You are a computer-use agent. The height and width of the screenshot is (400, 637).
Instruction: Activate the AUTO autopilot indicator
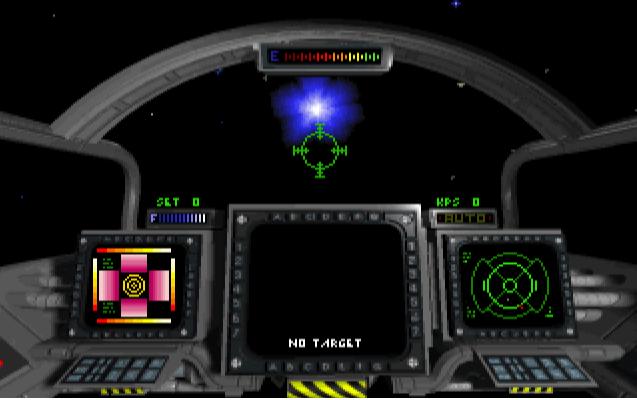(464, 217)
